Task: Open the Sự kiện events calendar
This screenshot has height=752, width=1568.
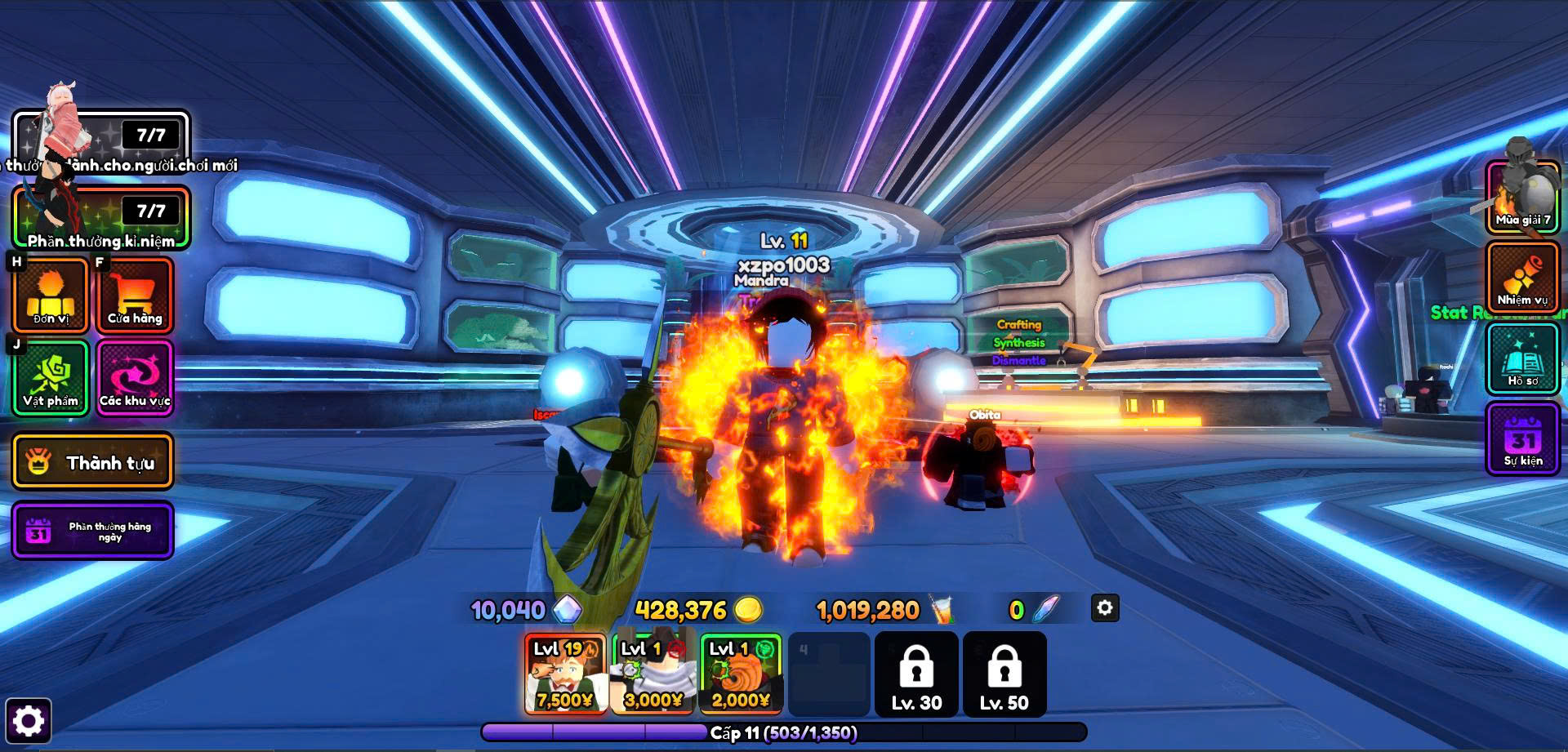Action: coord(1523,439)
